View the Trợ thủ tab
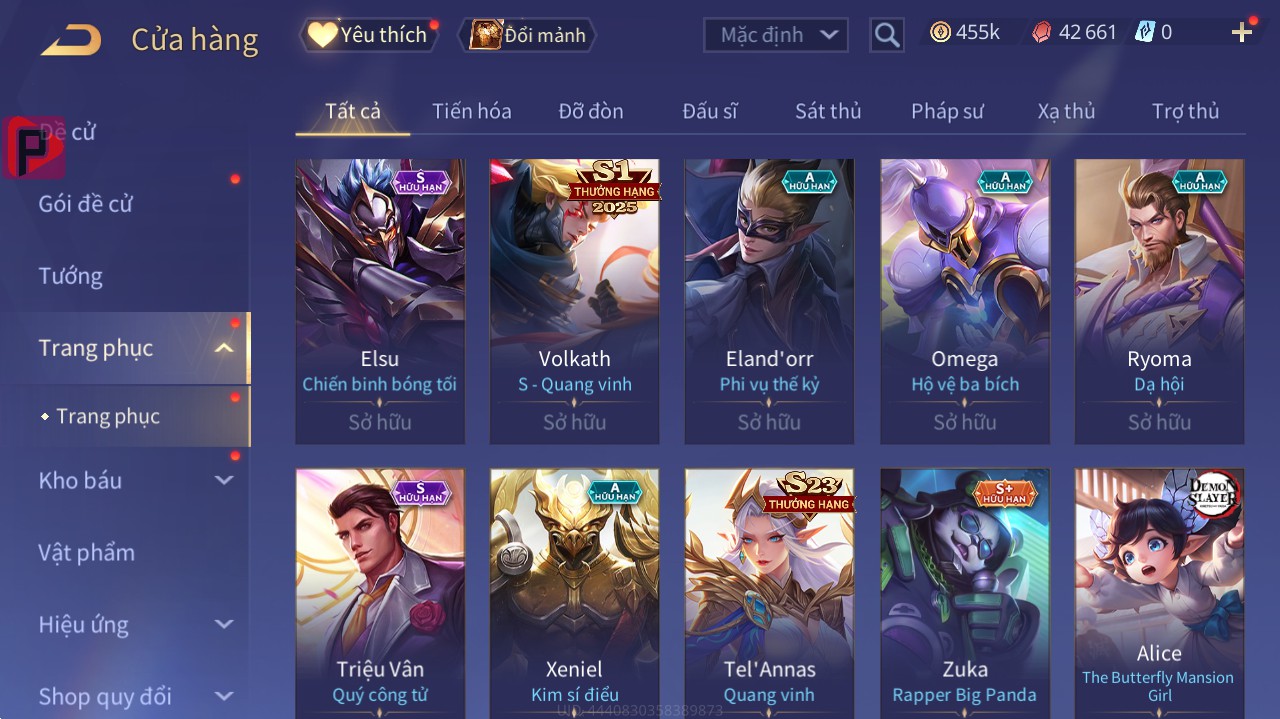 pyautogui.click(x=1185, y=111)
